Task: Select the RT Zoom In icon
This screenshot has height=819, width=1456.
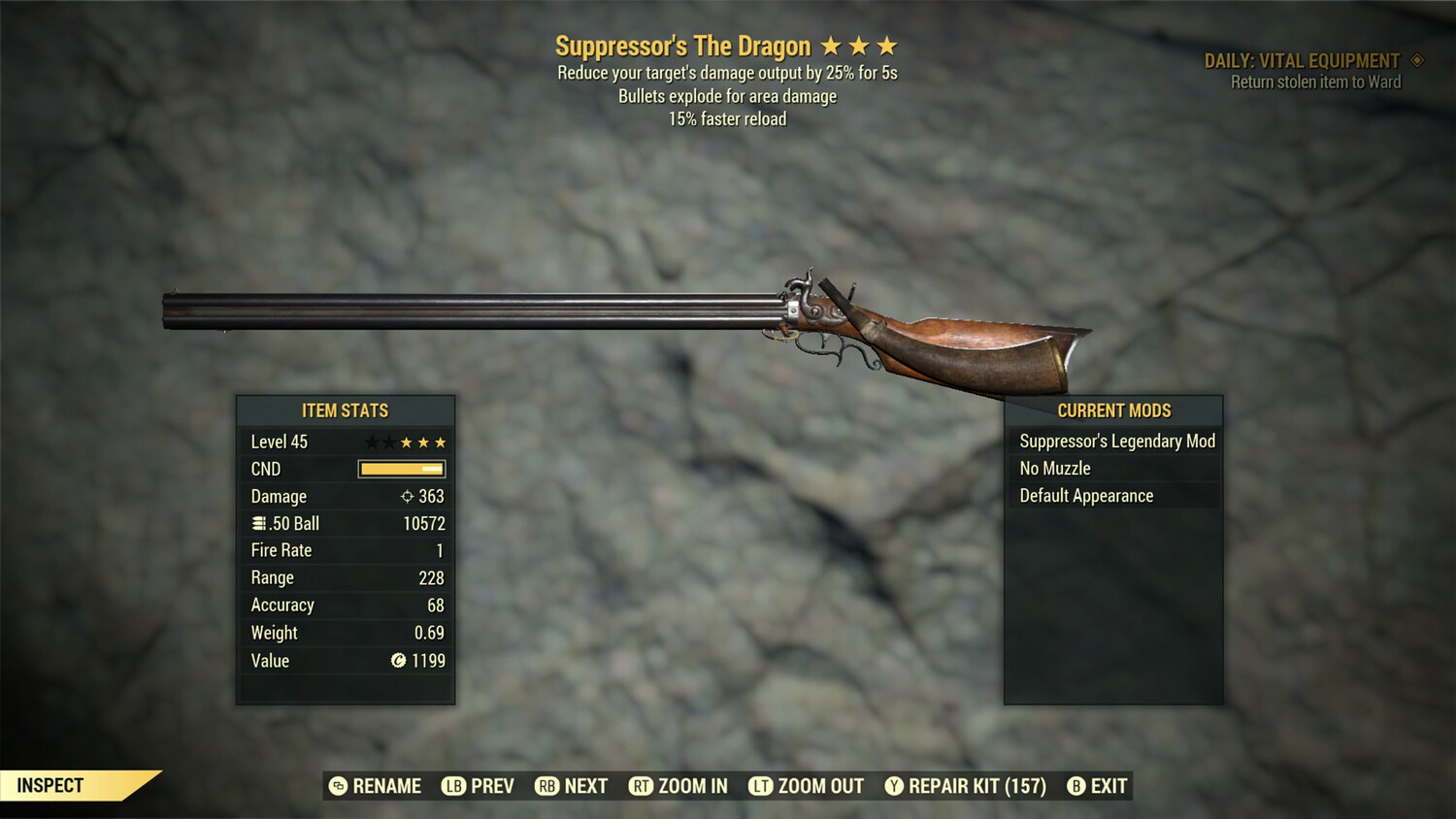Action: pos(642,786)
